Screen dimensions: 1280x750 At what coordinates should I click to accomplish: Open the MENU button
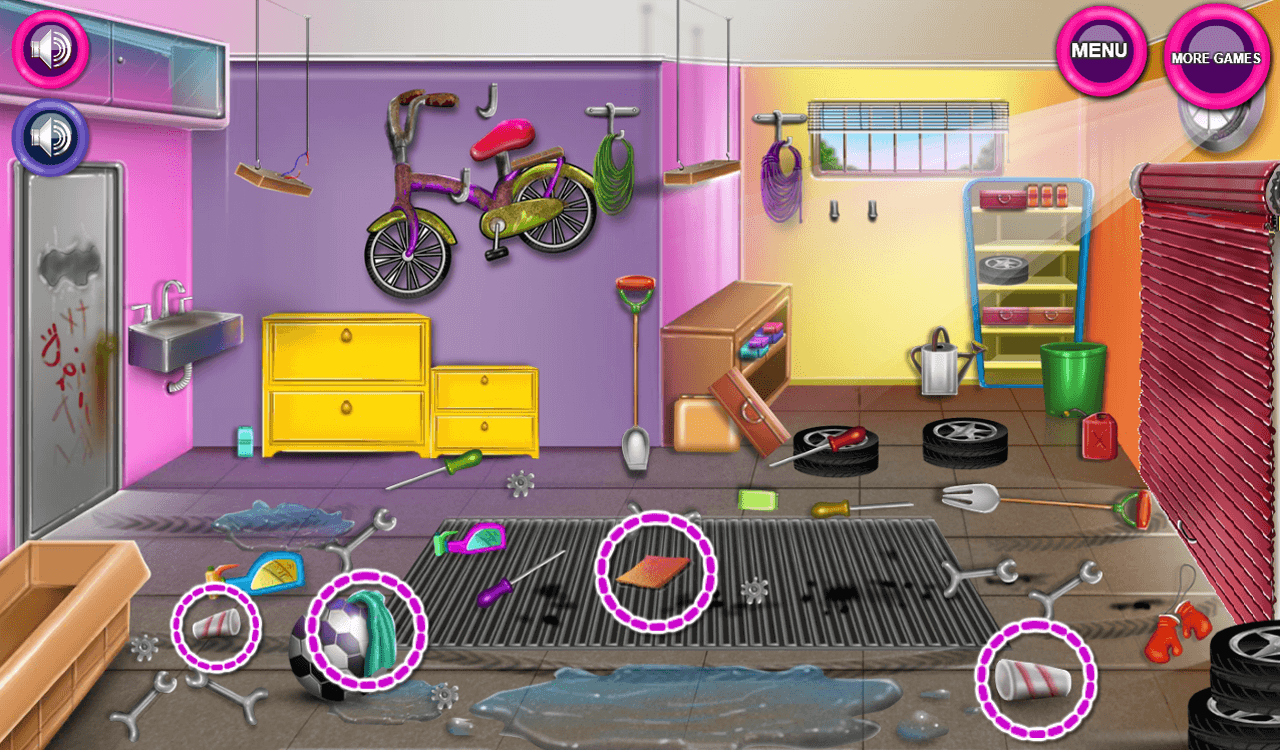coord(1101,52)
